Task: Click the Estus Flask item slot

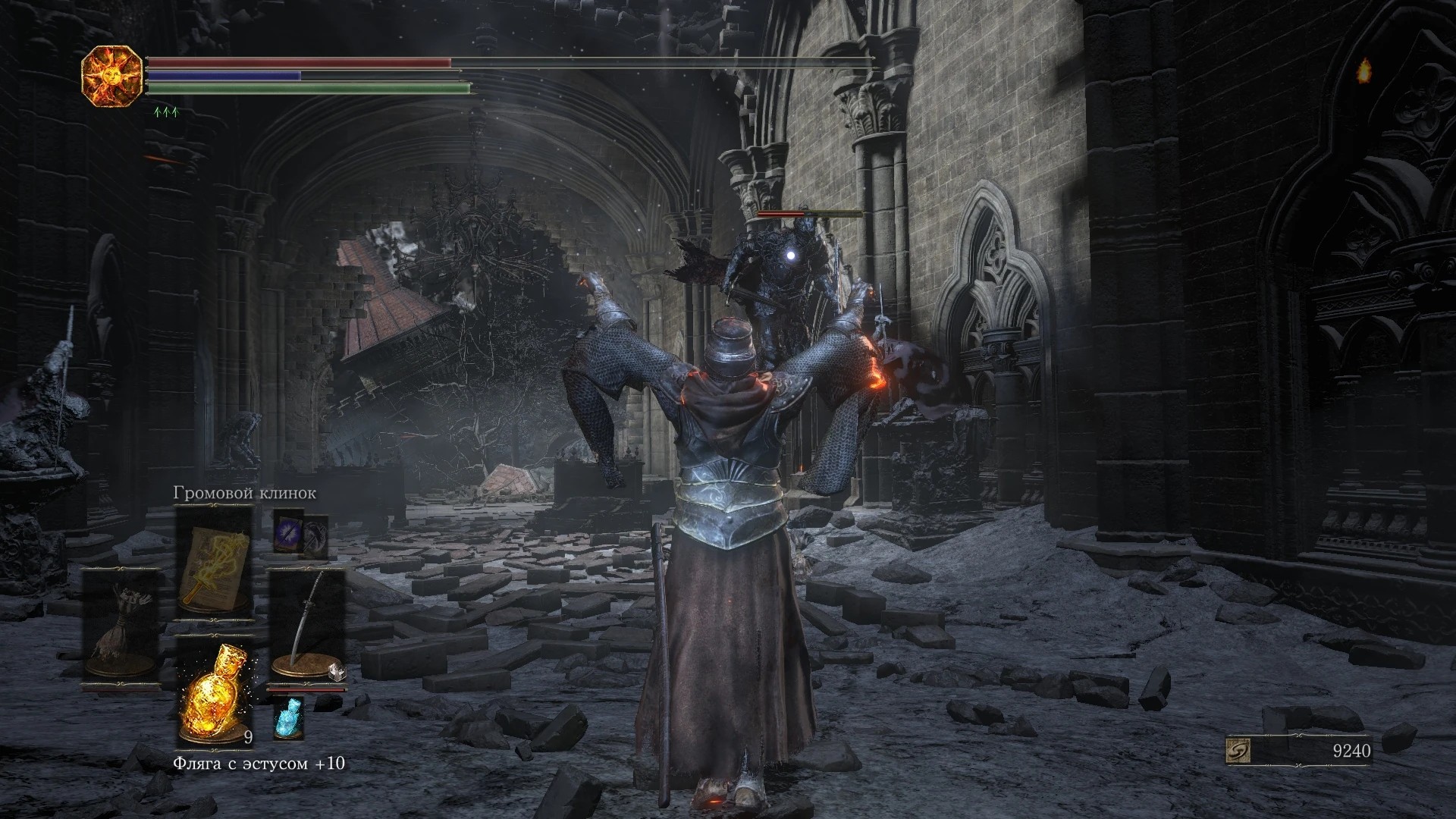Action: coord(213,692)
